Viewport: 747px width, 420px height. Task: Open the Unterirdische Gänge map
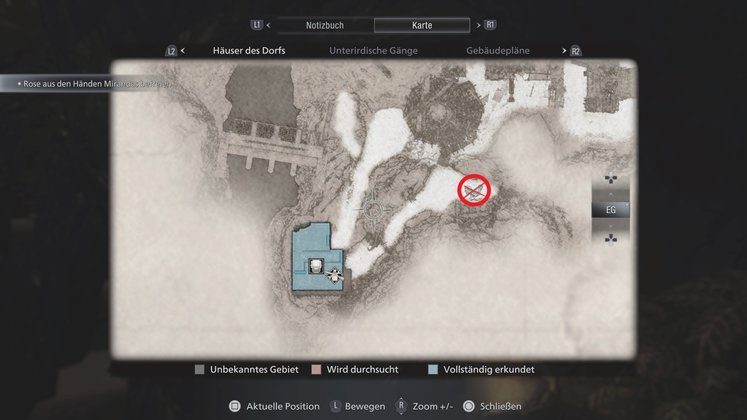pyautogui.click(x=373, y=50)
